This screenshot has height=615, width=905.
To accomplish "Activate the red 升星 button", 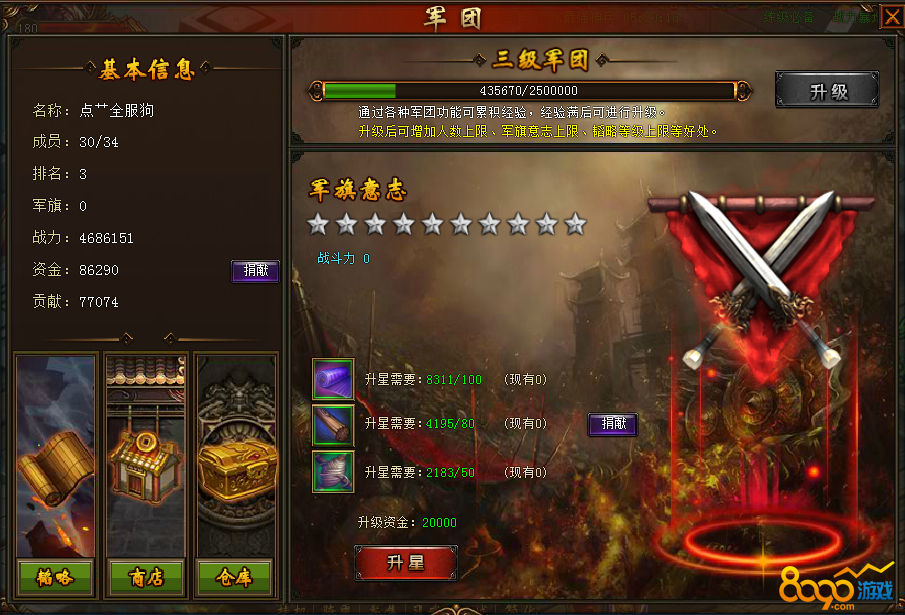I will tap(406, 563).
